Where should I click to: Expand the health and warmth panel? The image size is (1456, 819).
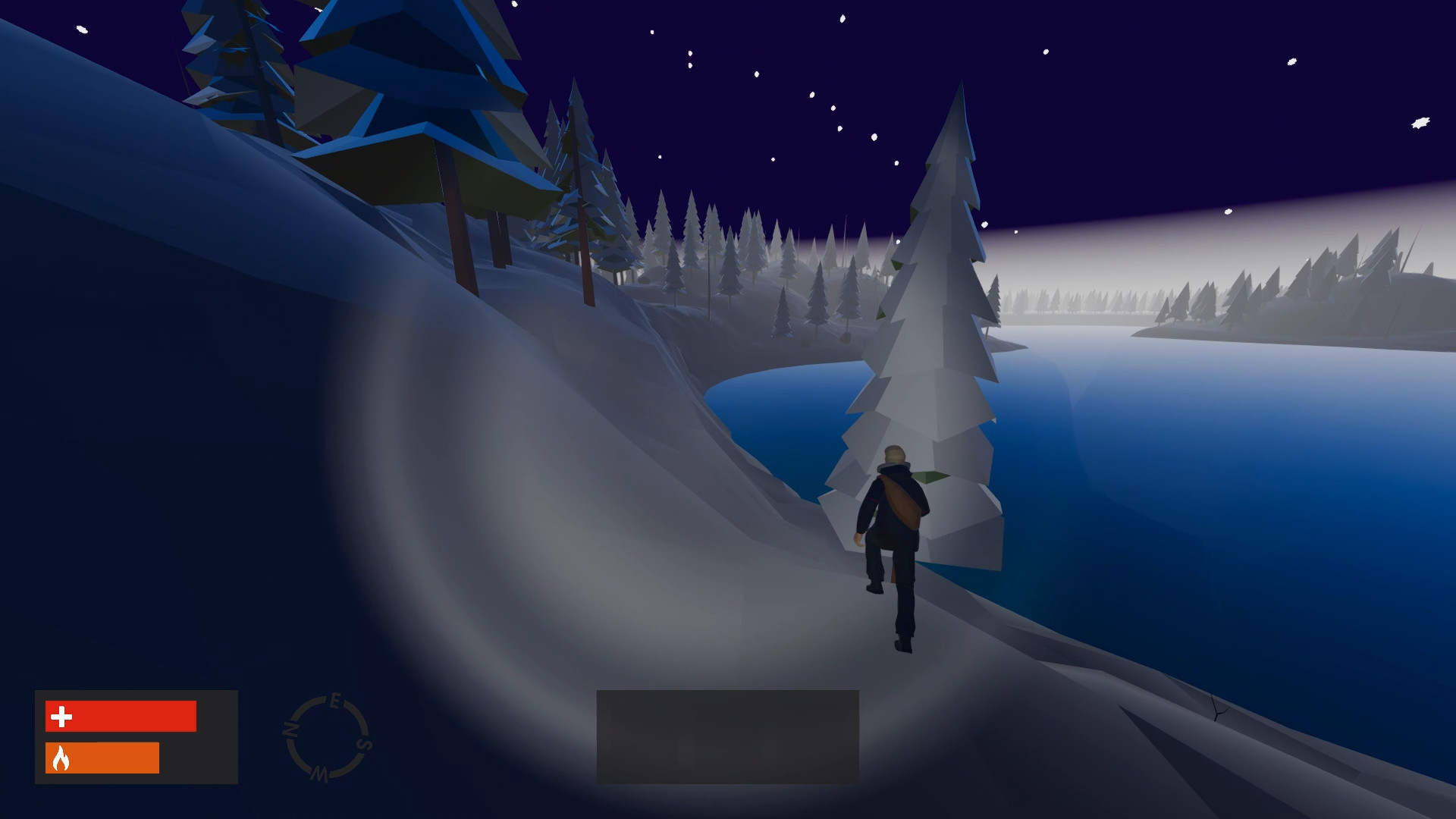(136, 736)
